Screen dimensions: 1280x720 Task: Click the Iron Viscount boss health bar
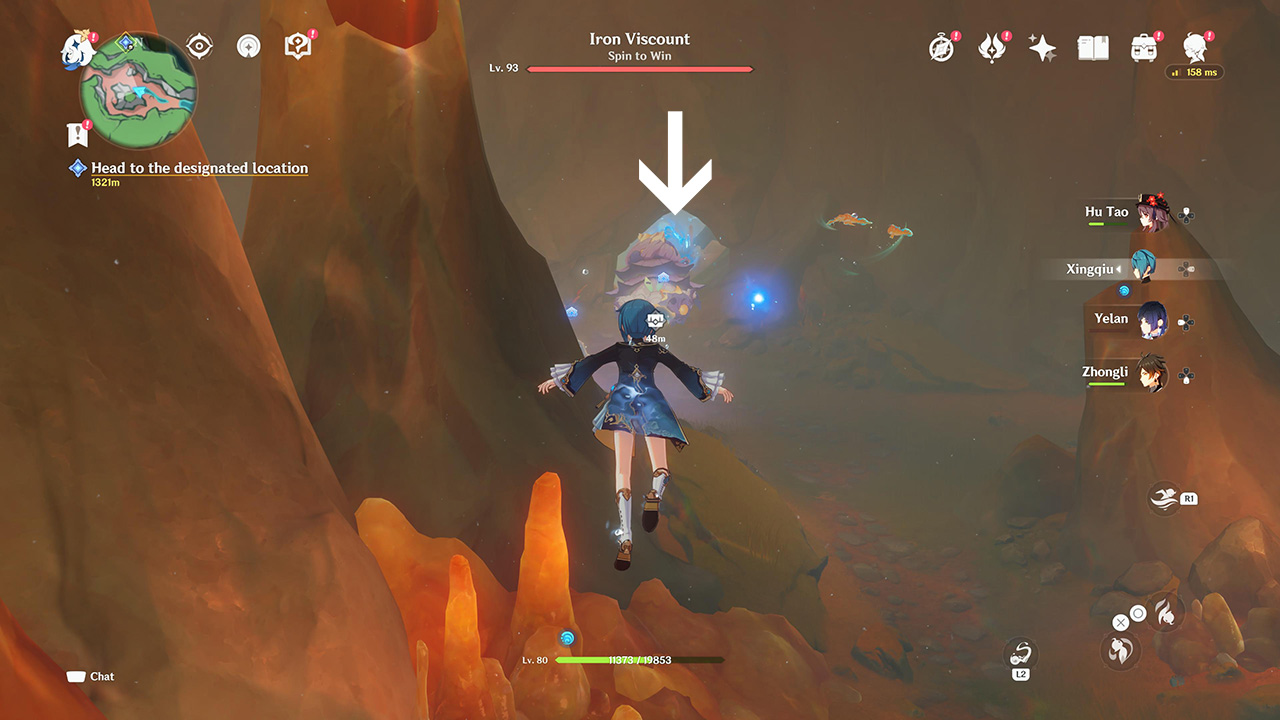[x=640, y=68]
